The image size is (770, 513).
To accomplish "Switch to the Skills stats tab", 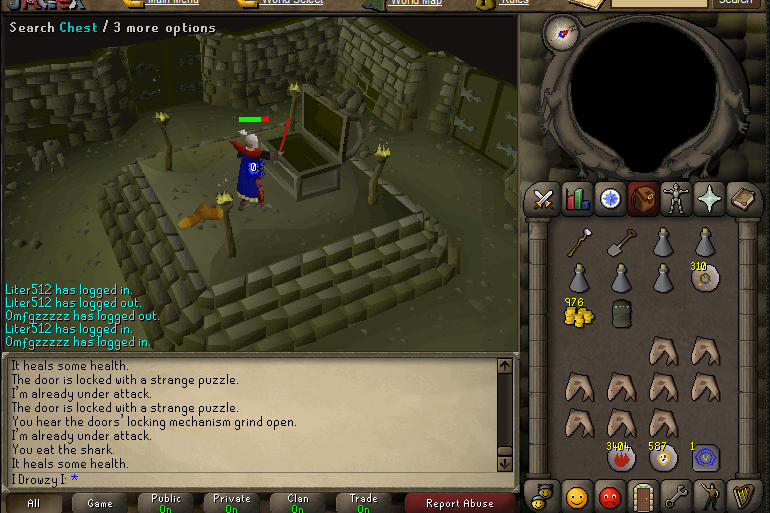I will pos(576,199).
